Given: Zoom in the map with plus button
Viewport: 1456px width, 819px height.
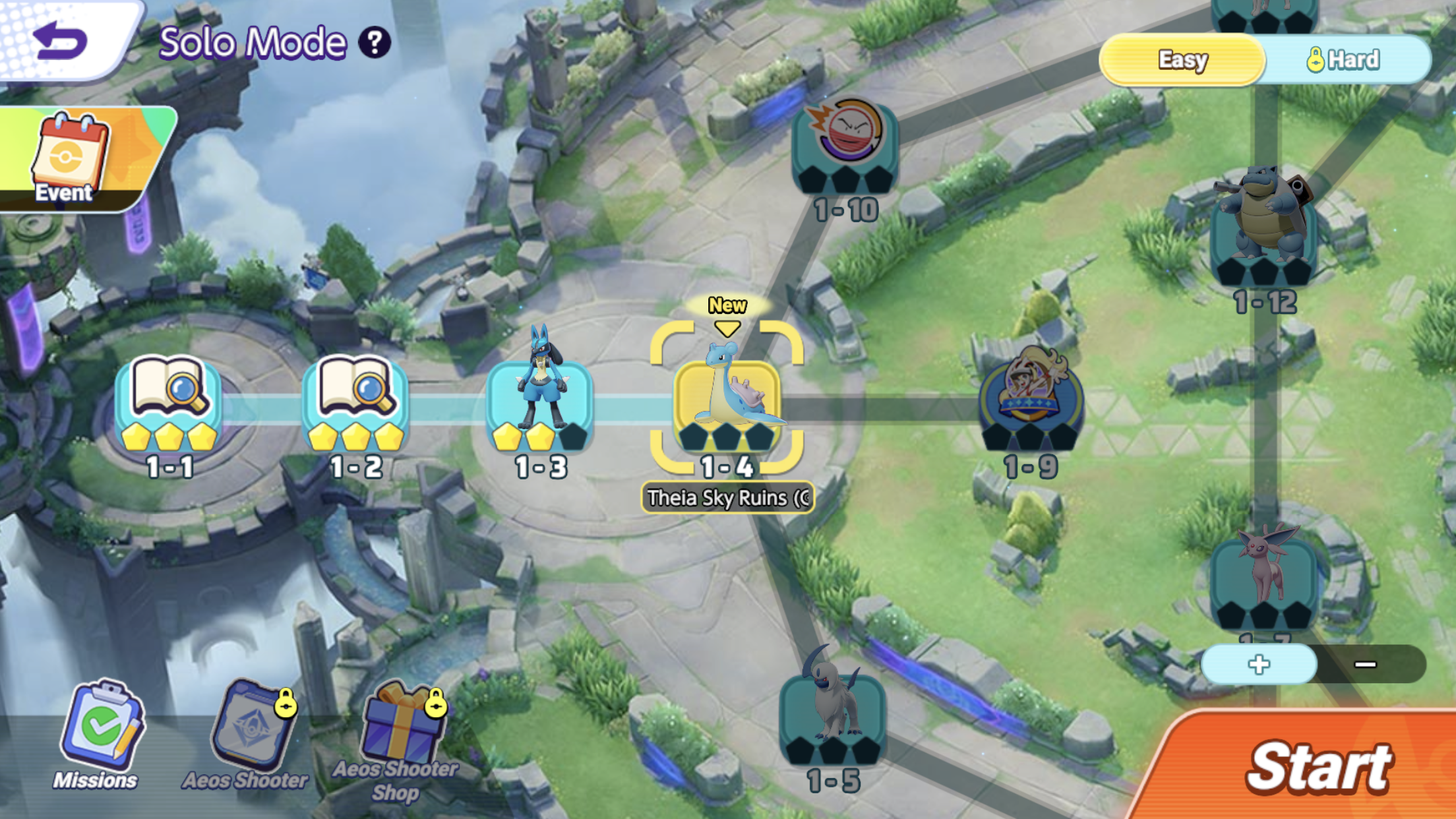Looking at the screenshot, I should click(1259, 664).
